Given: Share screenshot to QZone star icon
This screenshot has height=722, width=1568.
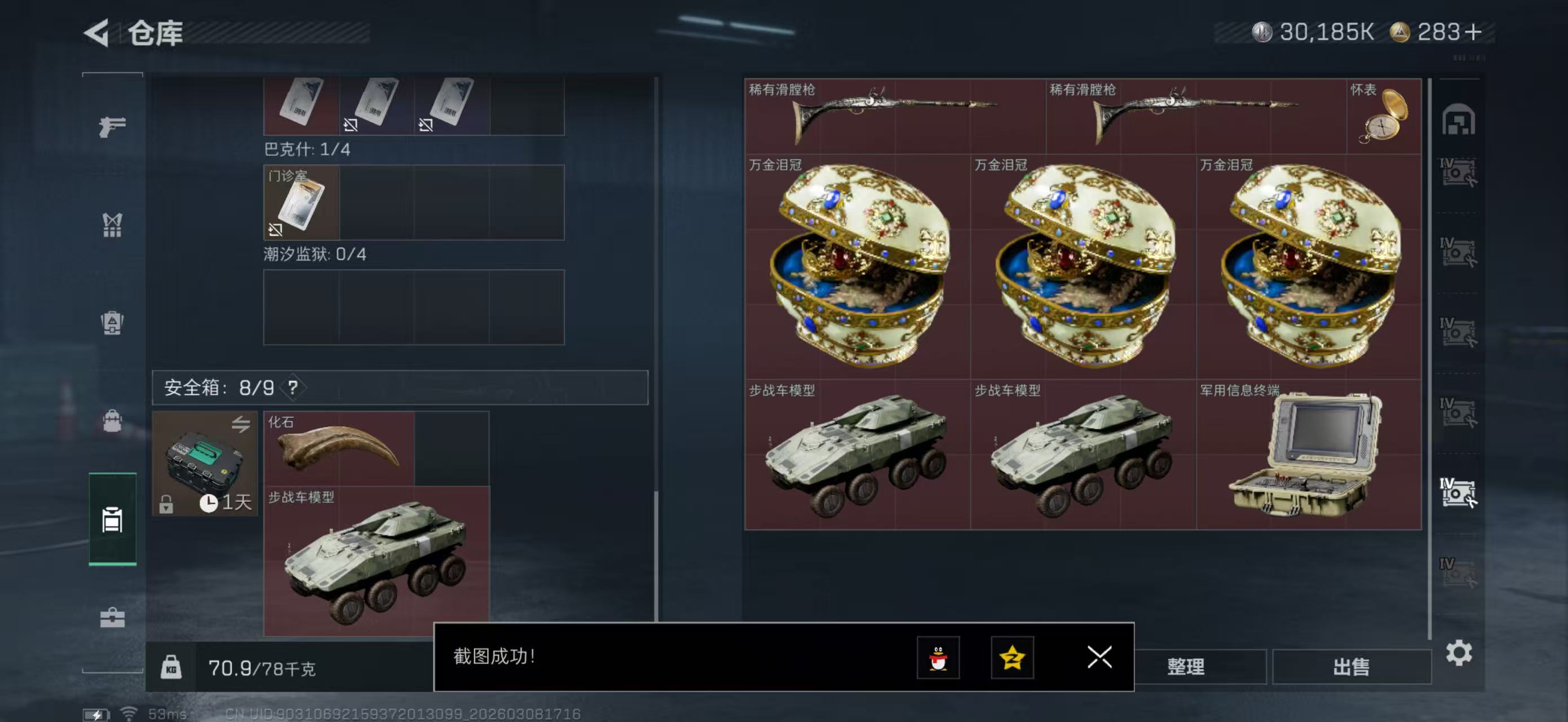Looking at the screenshot, I should pyautogui.click(x=1012, y=658).
